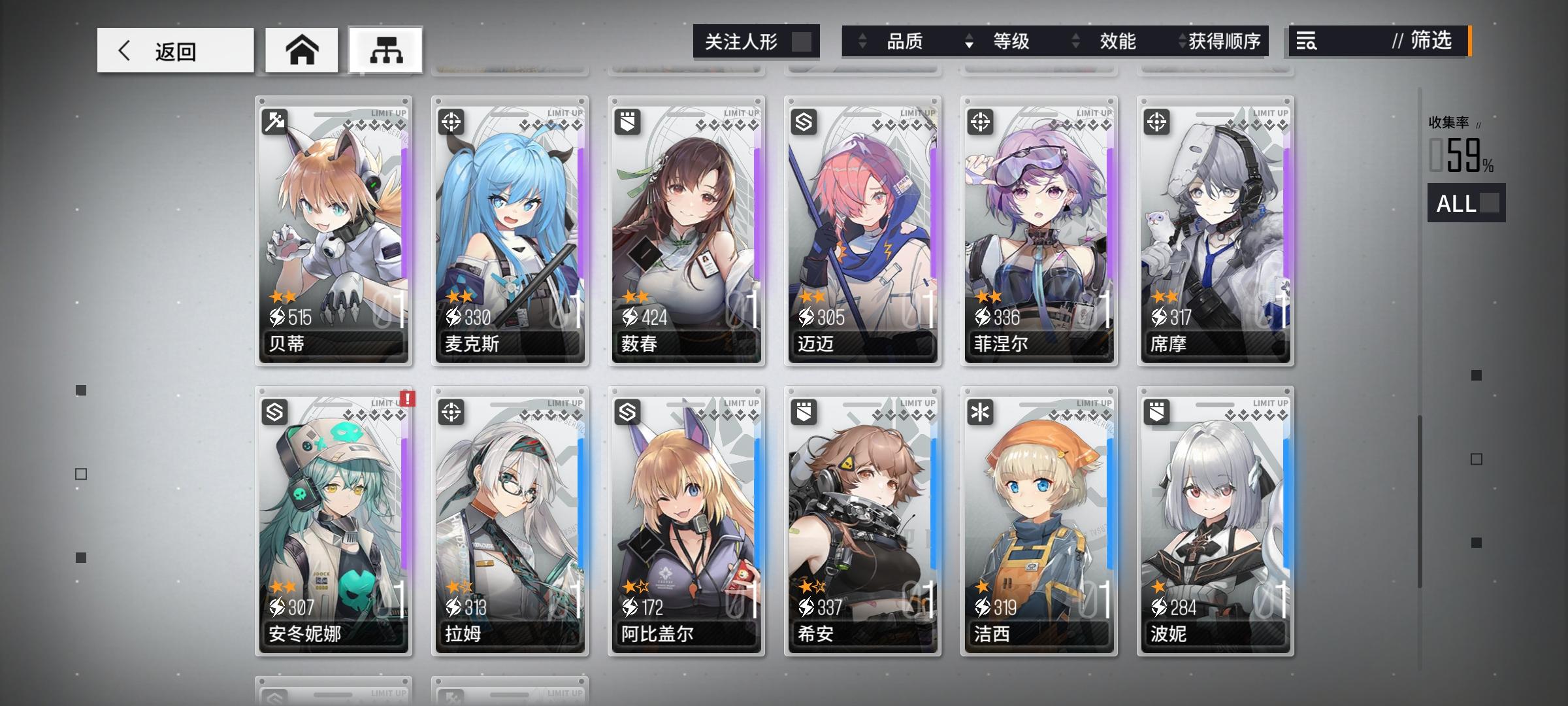Viewport: 1568px width, 706px height.
Task: Click the medic class icon on 洁西's card
Action: pos(981,411)
